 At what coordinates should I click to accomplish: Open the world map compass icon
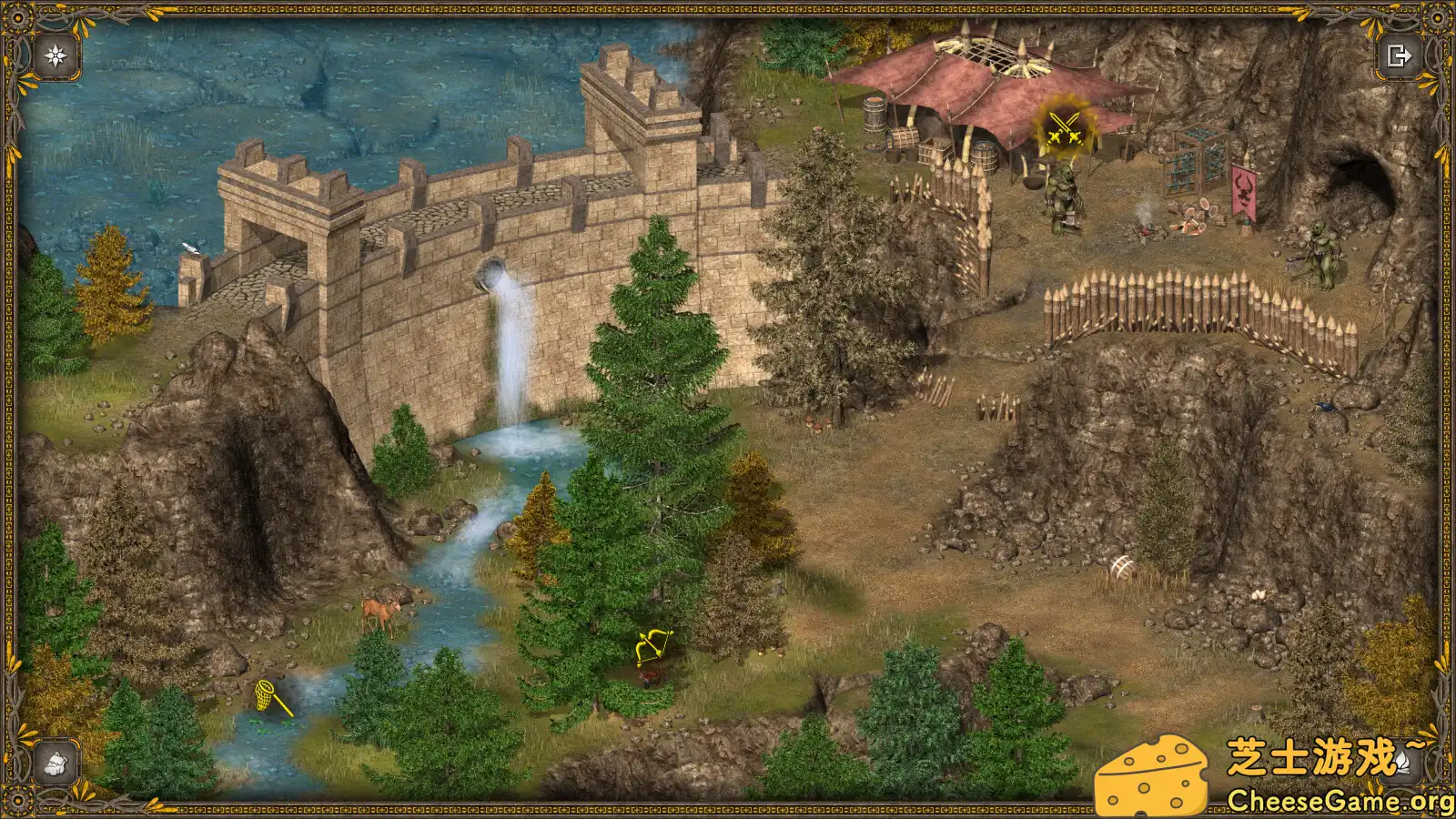(54, 56)
